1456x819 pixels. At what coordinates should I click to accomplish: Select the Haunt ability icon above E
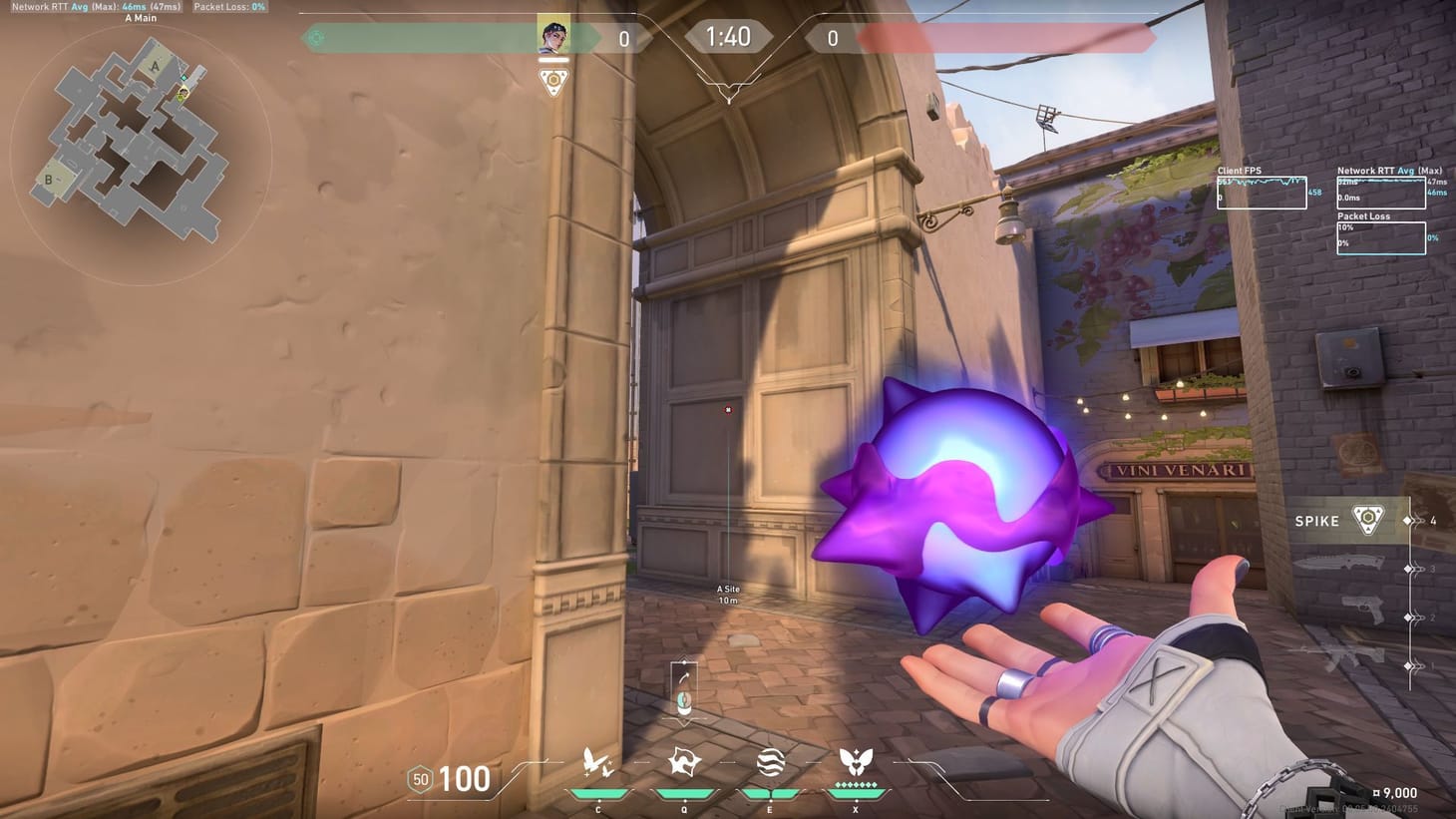(x=768, y=762)
